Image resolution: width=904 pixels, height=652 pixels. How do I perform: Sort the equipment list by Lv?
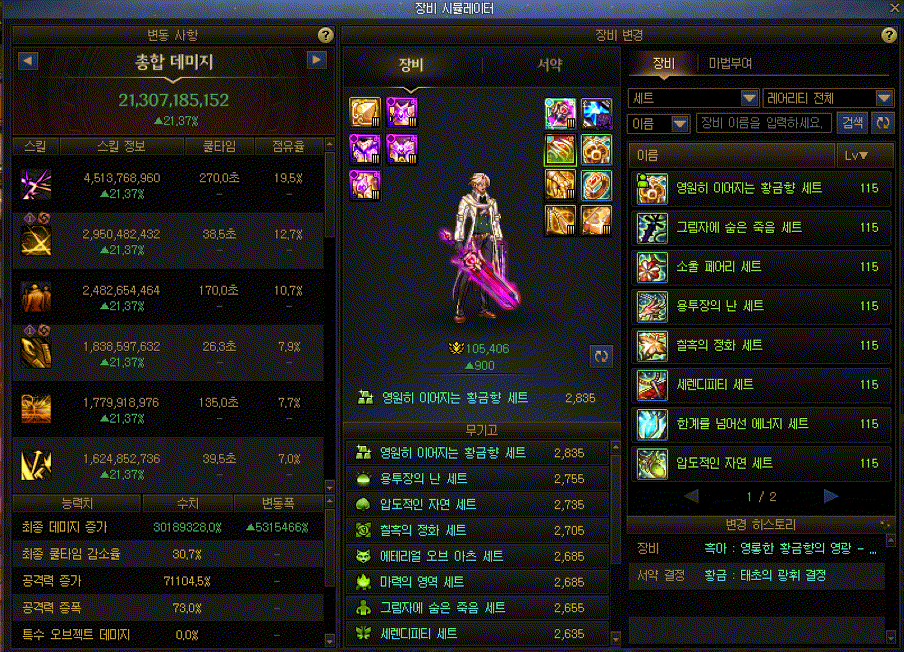point(855,156)
